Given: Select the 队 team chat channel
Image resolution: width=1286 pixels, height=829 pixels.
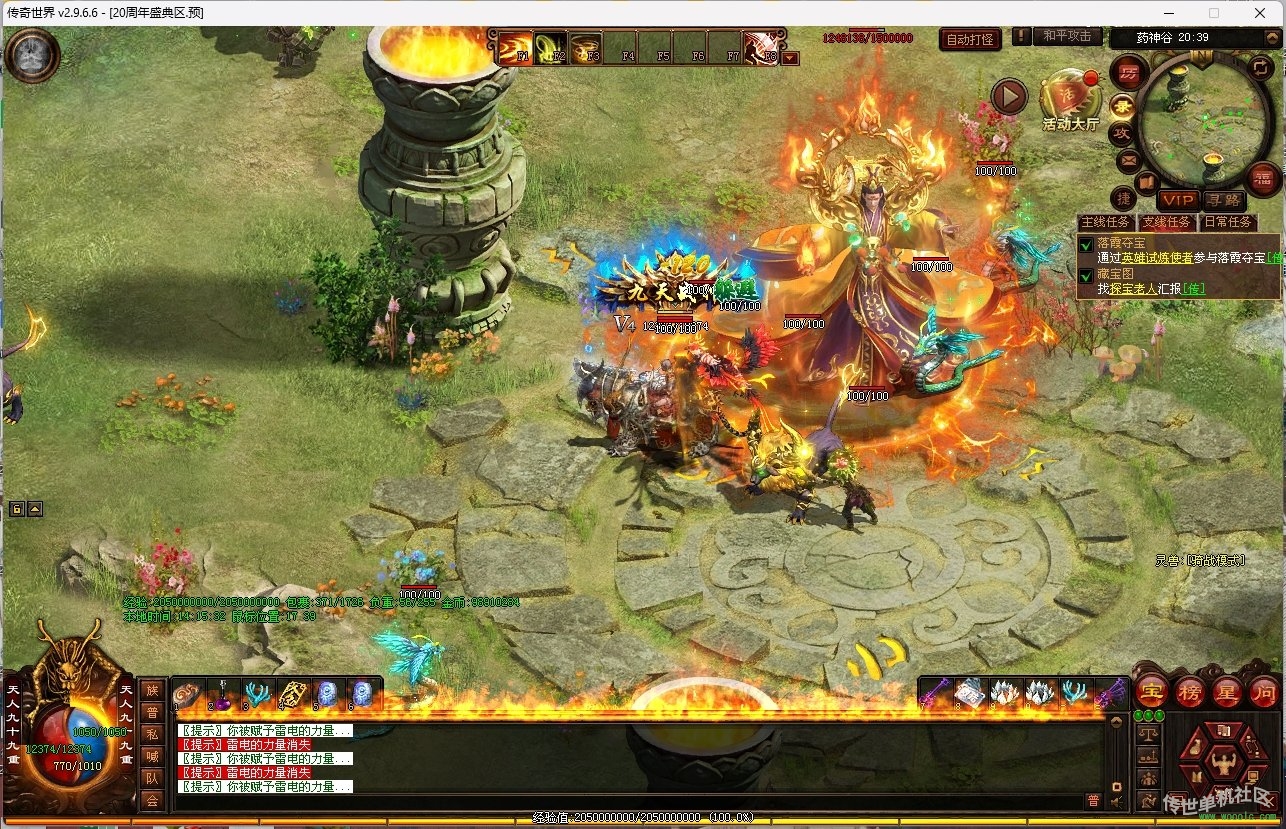Looking at the screenshot, I should point(152,777).
